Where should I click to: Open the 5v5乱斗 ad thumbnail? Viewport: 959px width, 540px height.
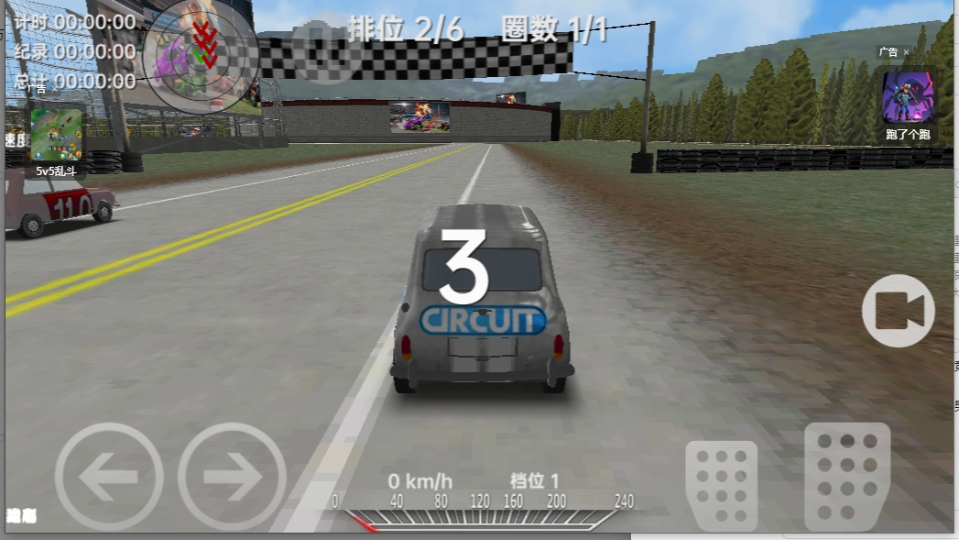point(57,134)
